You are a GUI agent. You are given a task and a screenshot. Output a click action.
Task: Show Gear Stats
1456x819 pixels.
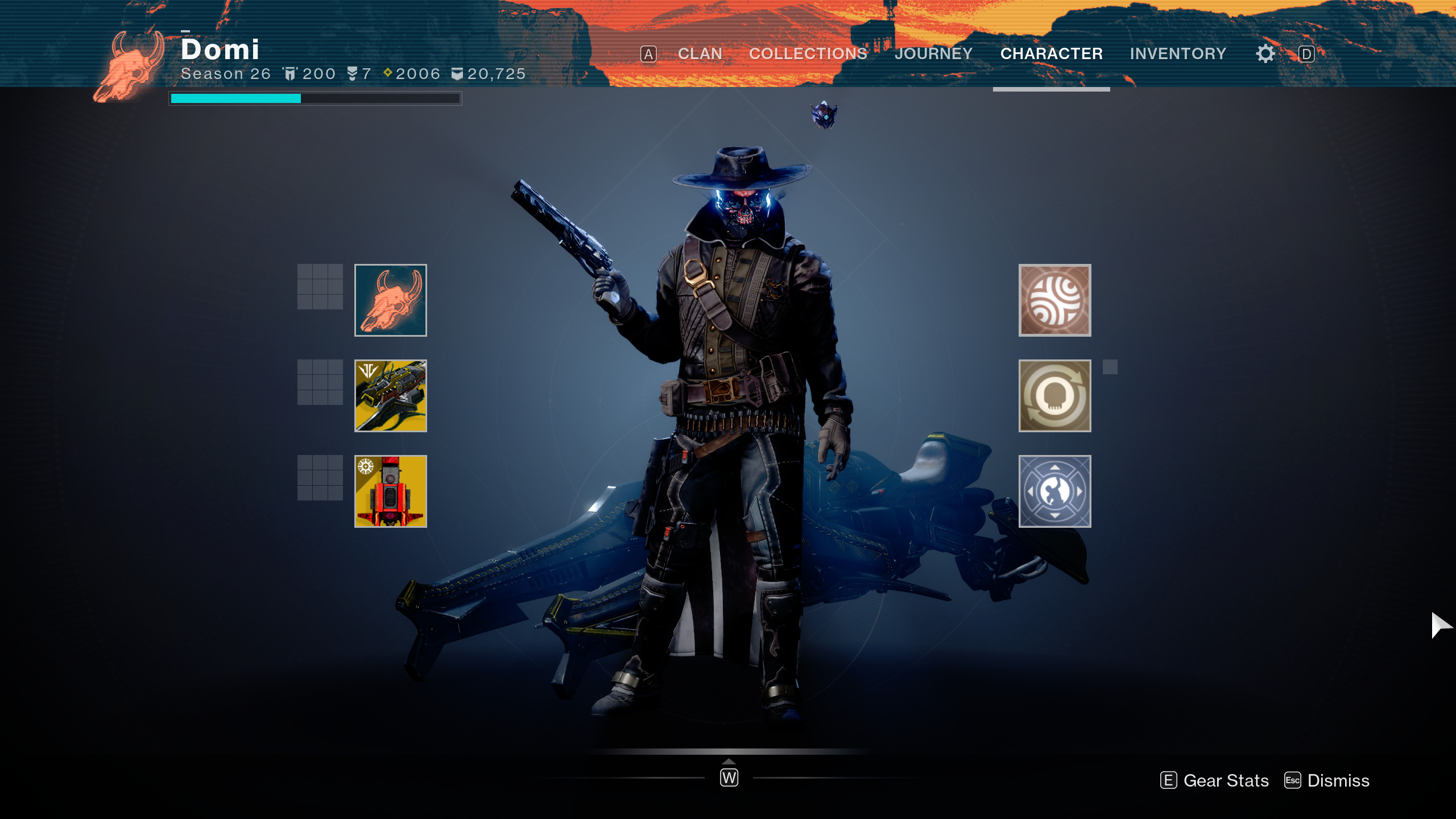point(1215,780)
